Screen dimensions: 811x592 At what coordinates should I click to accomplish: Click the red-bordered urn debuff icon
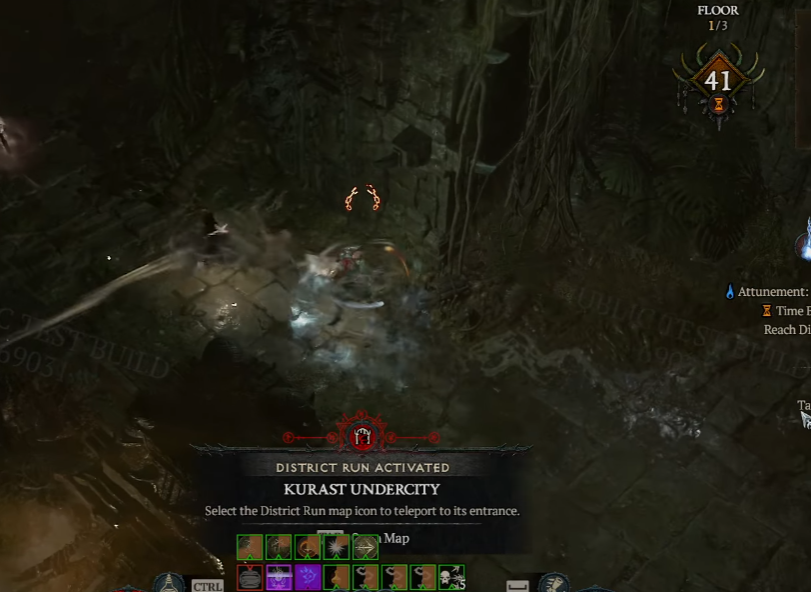[x=250, y=577]
